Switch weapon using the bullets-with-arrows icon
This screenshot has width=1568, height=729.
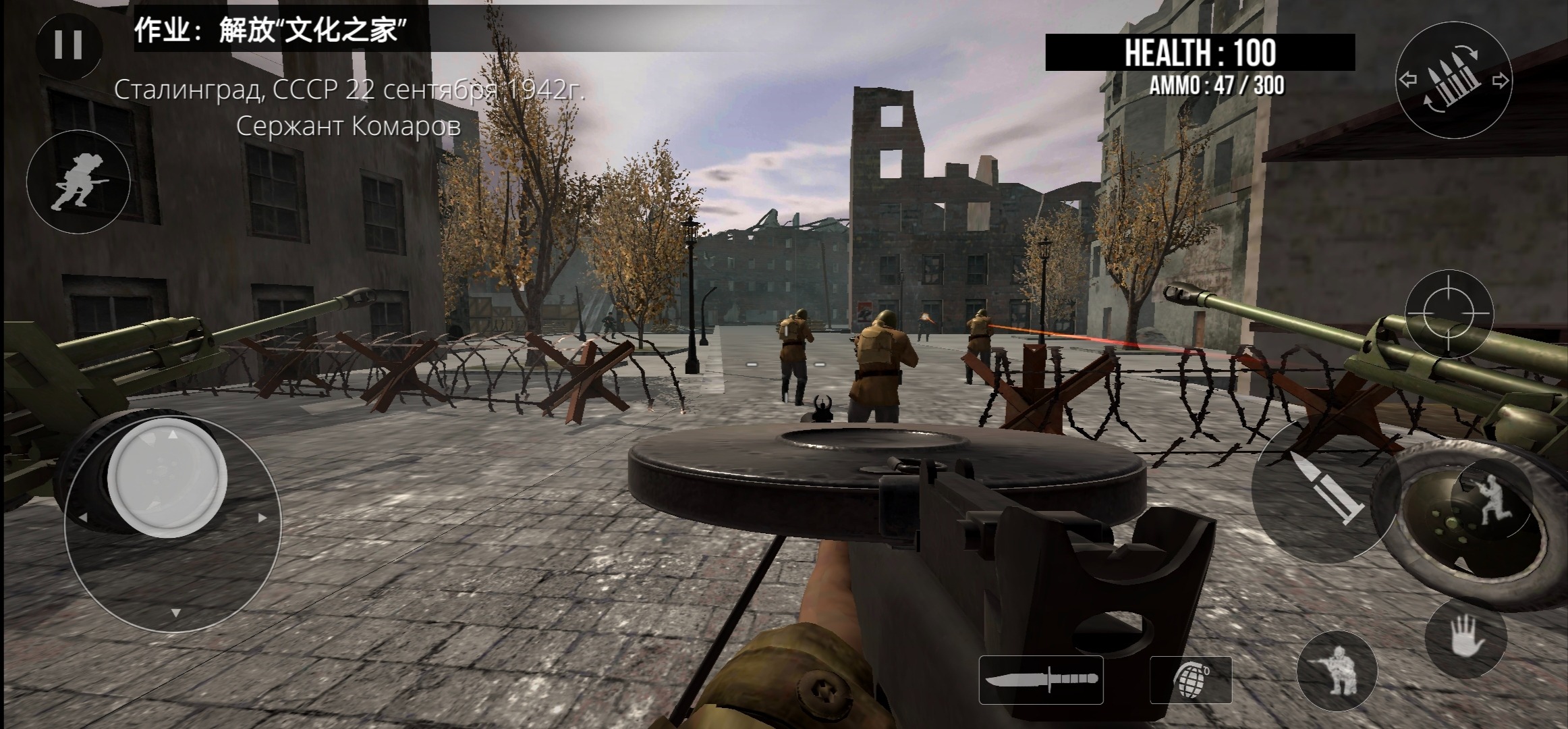pyautogui.click(x=1453, y=80)
